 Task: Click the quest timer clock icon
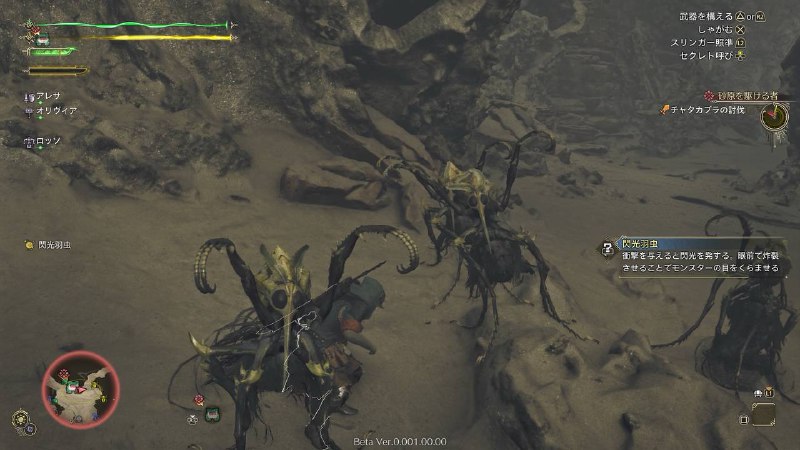pos(773,117)
